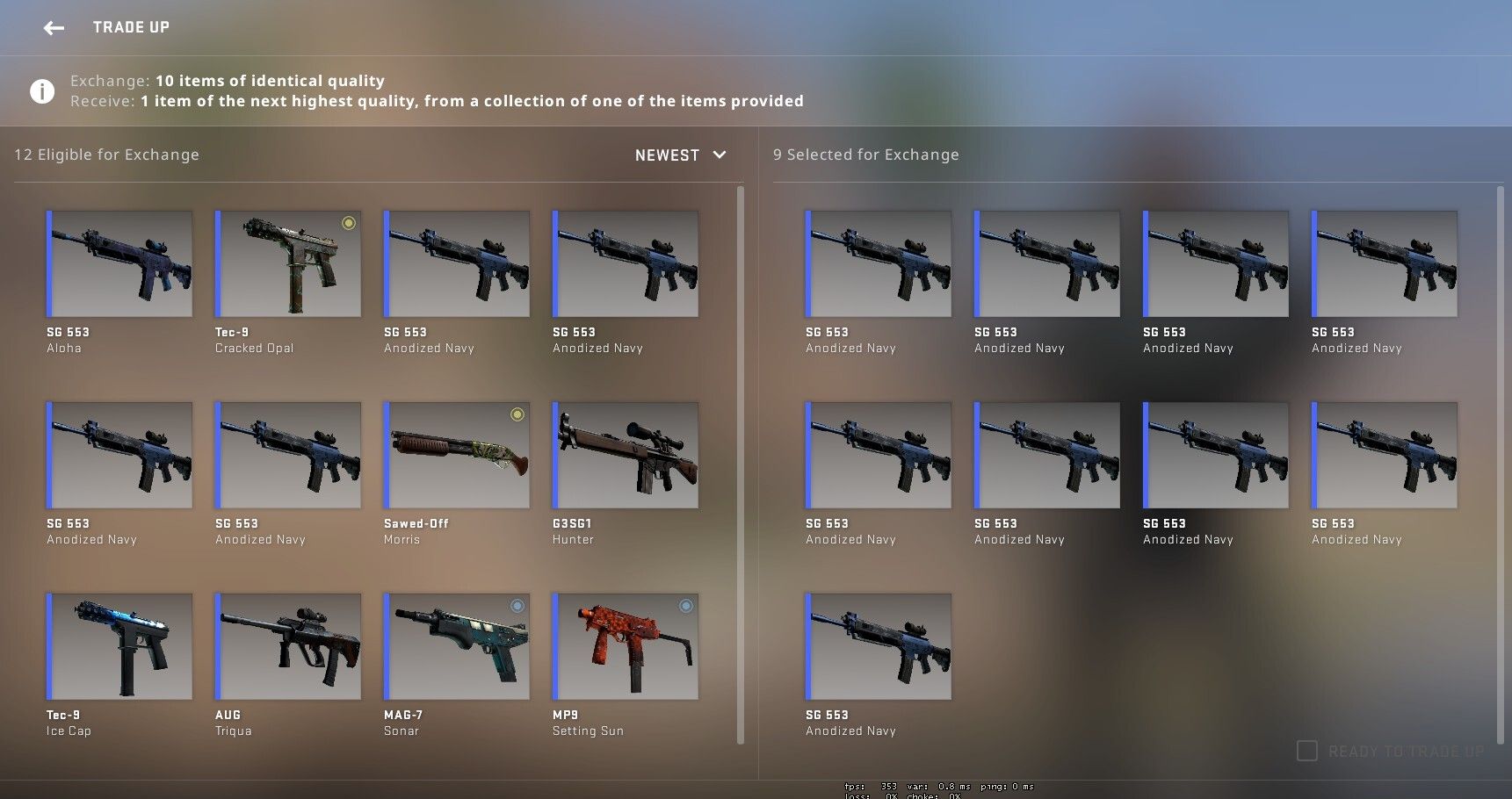Screen dimensions: 1512x799
Task: Add the Sawed-Off Morris to exchange
Action: 457,455
